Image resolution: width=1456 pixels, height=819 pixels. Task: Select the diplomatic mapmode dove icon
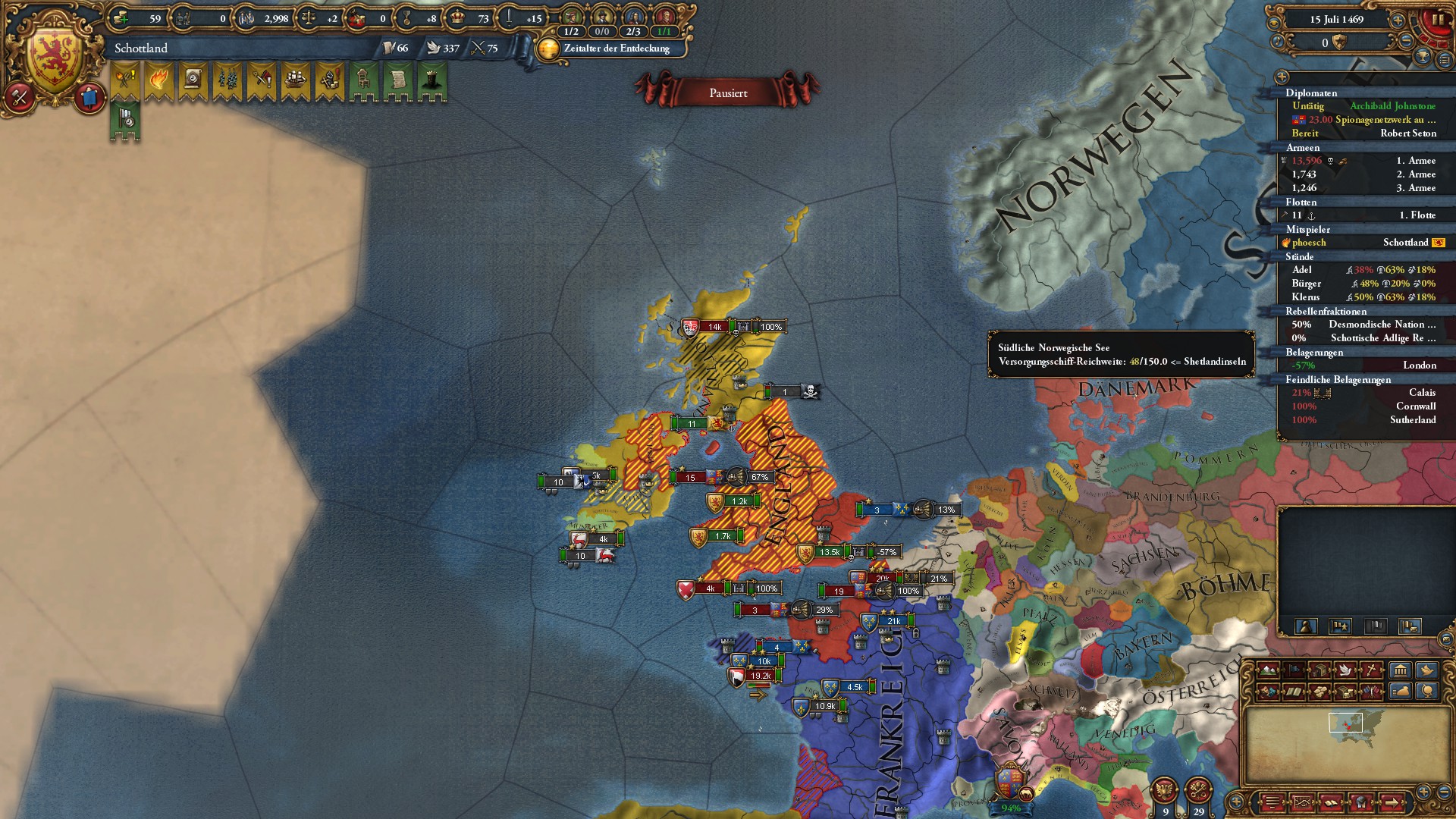tap(1345, 670)
